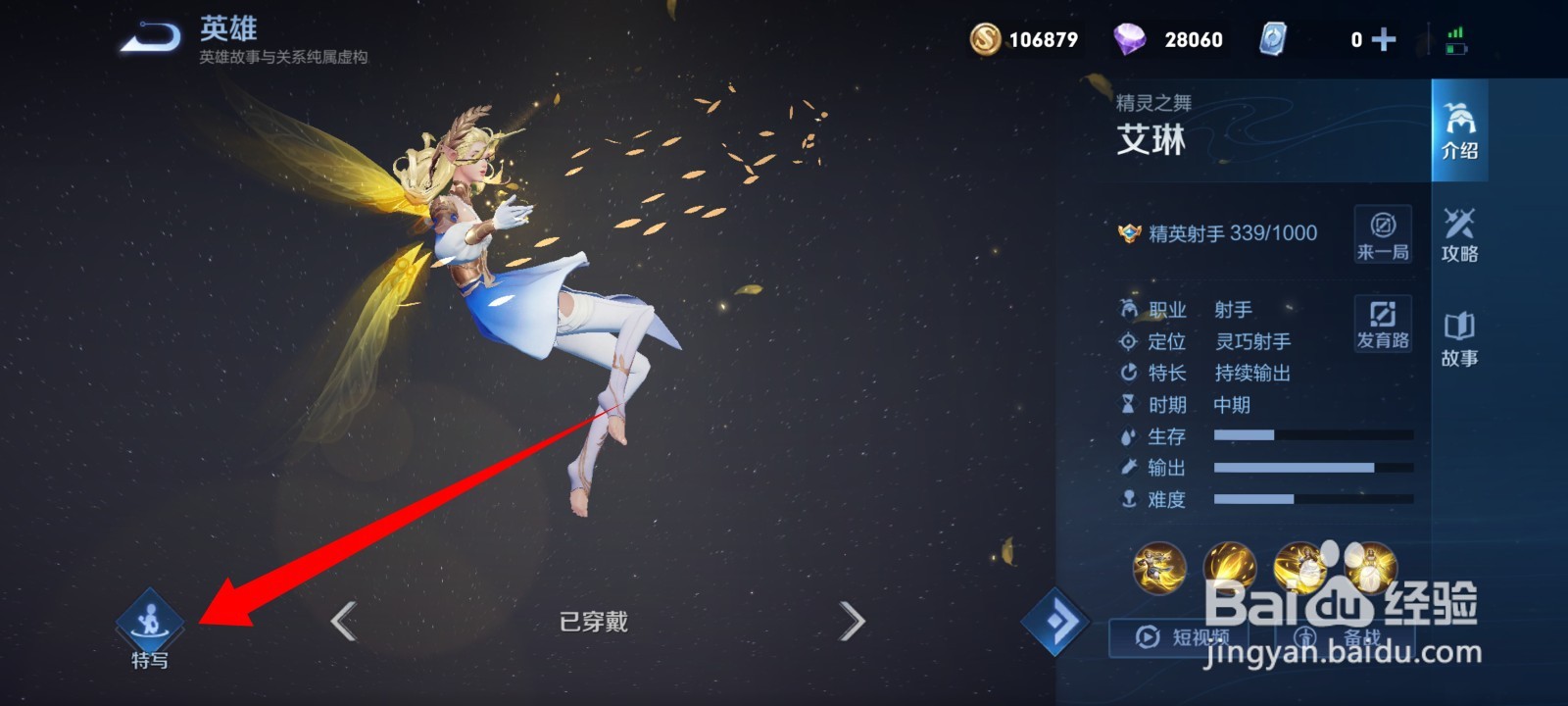This screenshot has width=1568, height=706.
Task: Switch to the 攻略 strategy tab
Action: pos(1460,235)
